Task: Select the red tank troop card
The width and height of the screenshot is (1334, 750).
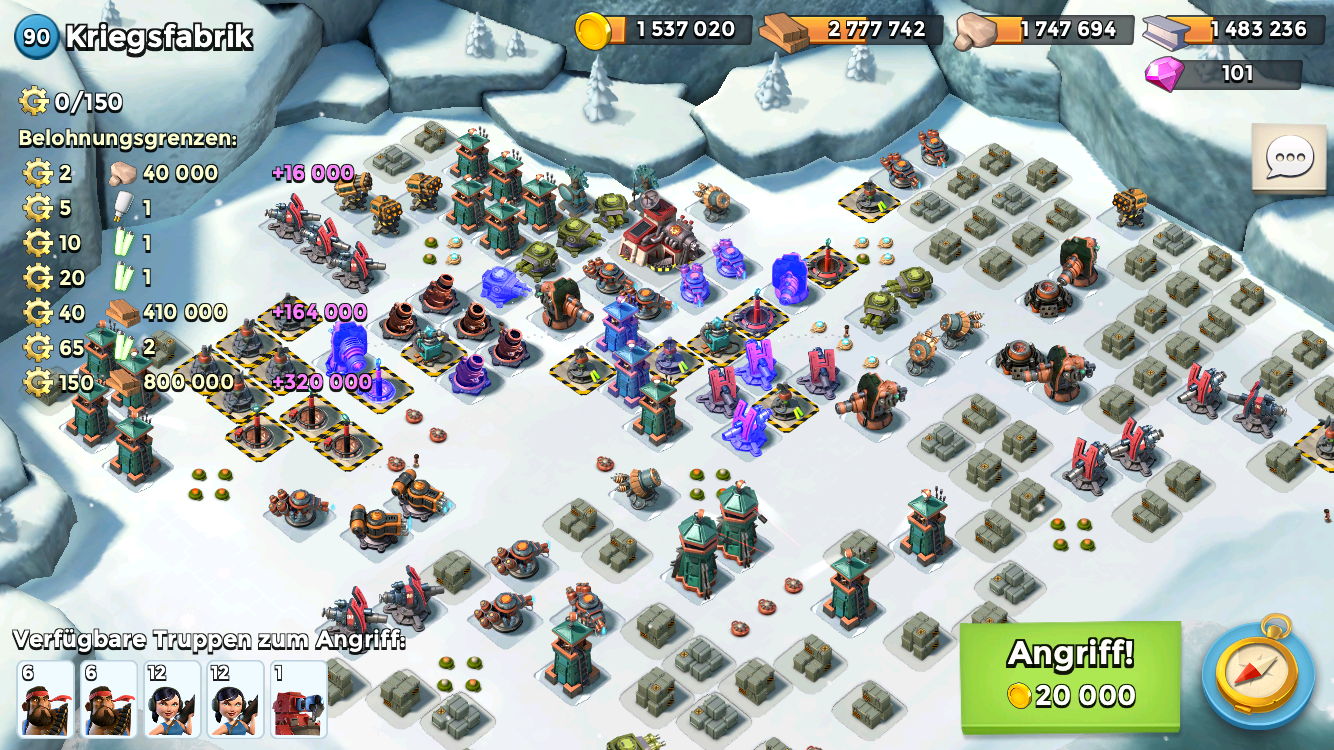Action: click(298, 699)
